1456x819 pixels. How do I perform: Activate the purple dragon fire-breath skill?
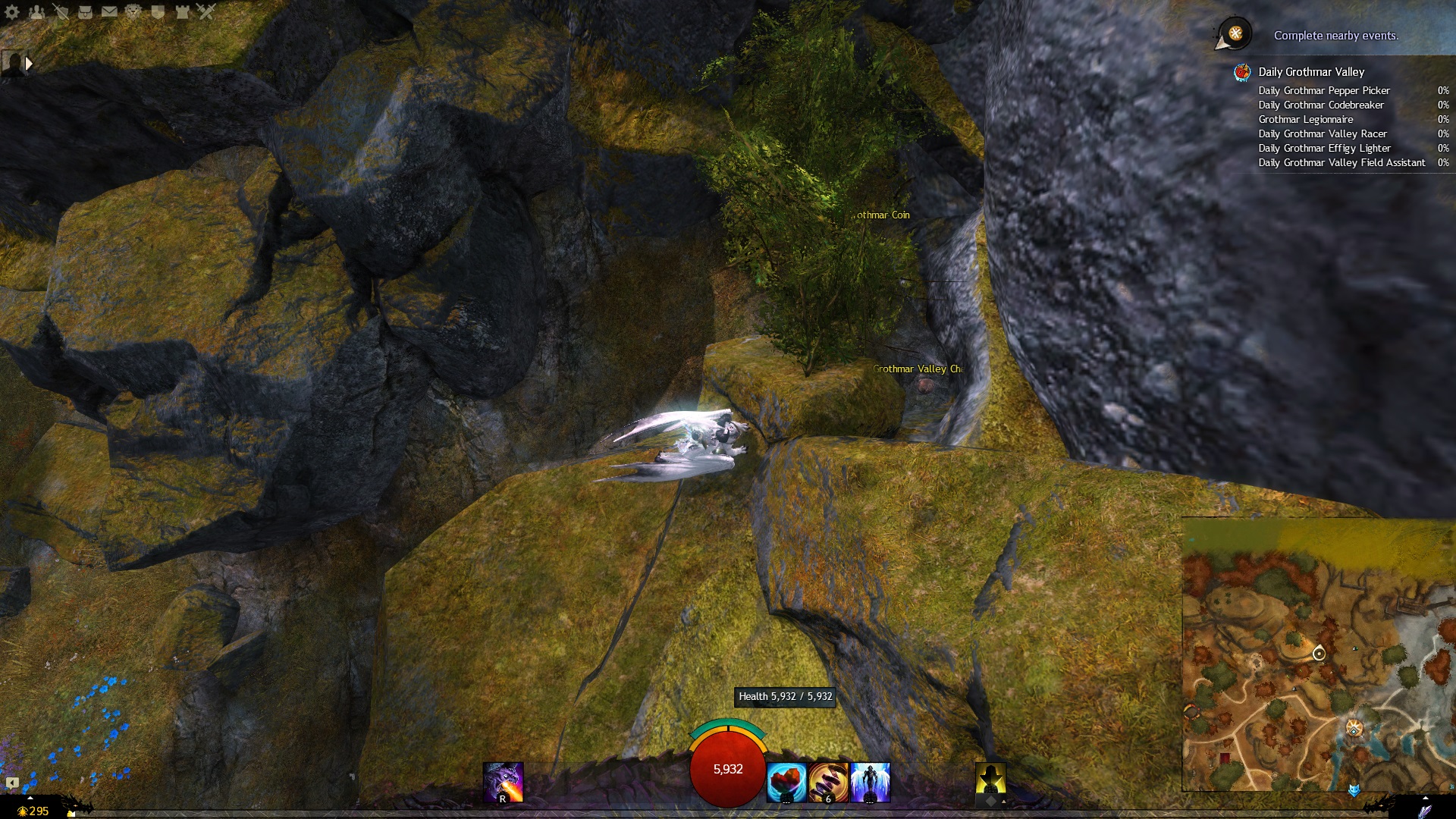[x=503, y=783]
